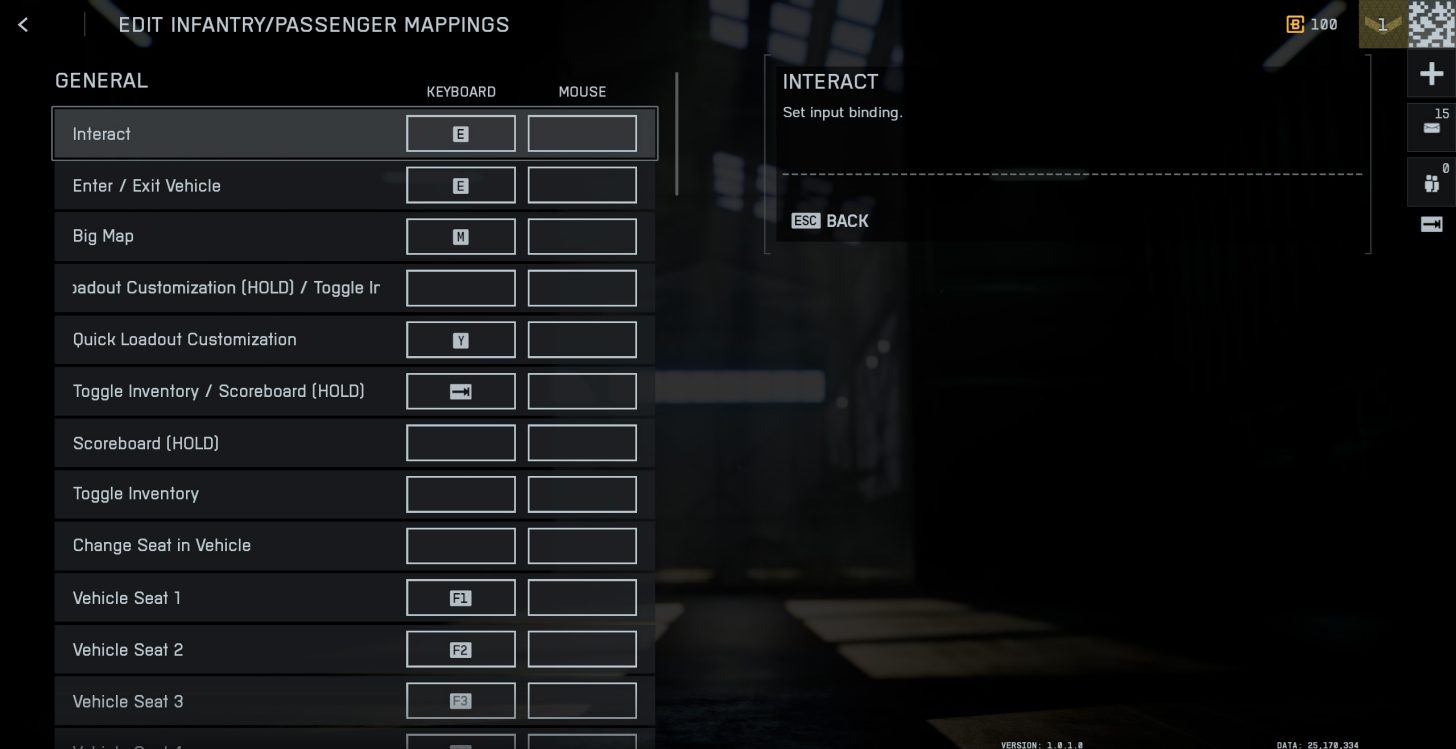
Task: Click the B currency icon in top bar
Action: pos(1294,24)
